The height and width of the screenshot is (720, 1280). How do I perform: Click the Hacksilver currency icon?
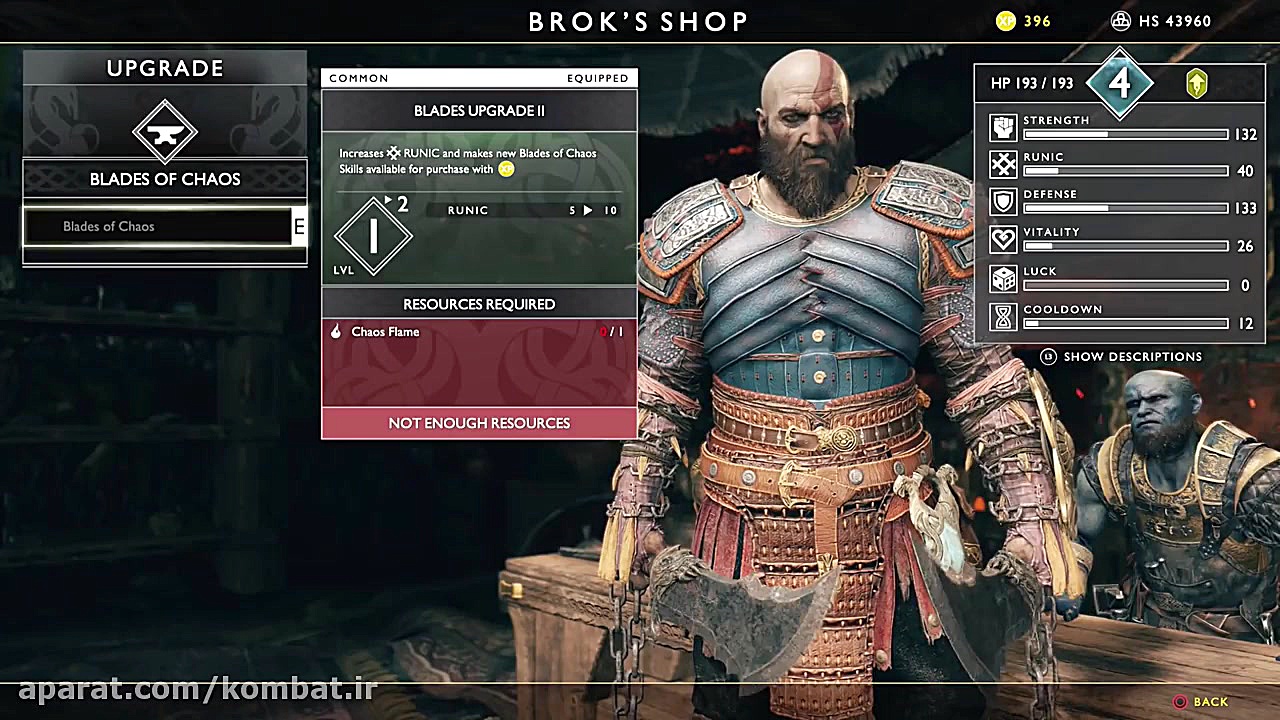1119,20
